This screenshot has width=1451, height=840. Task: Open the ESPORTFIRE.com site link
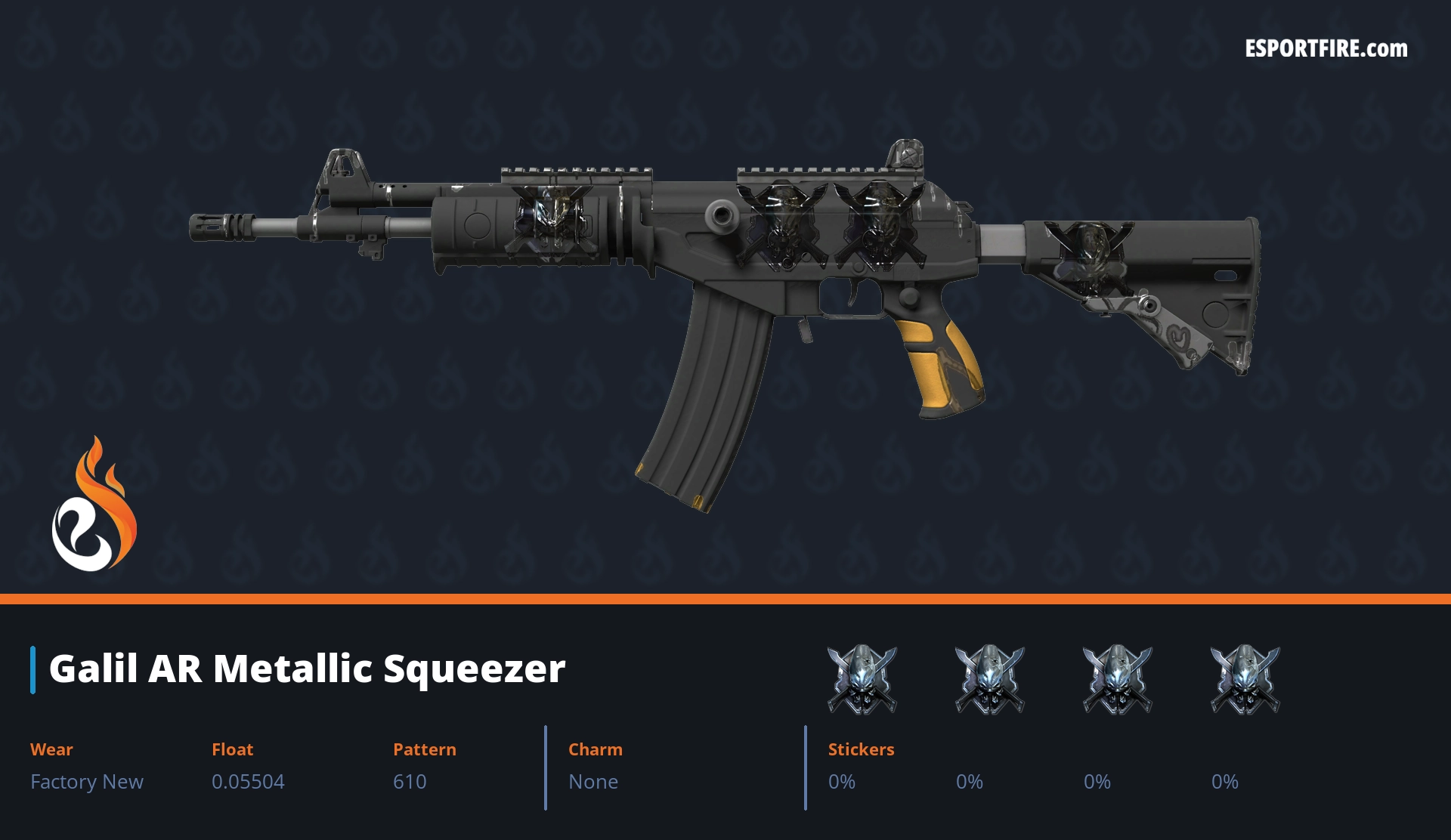1326,49
